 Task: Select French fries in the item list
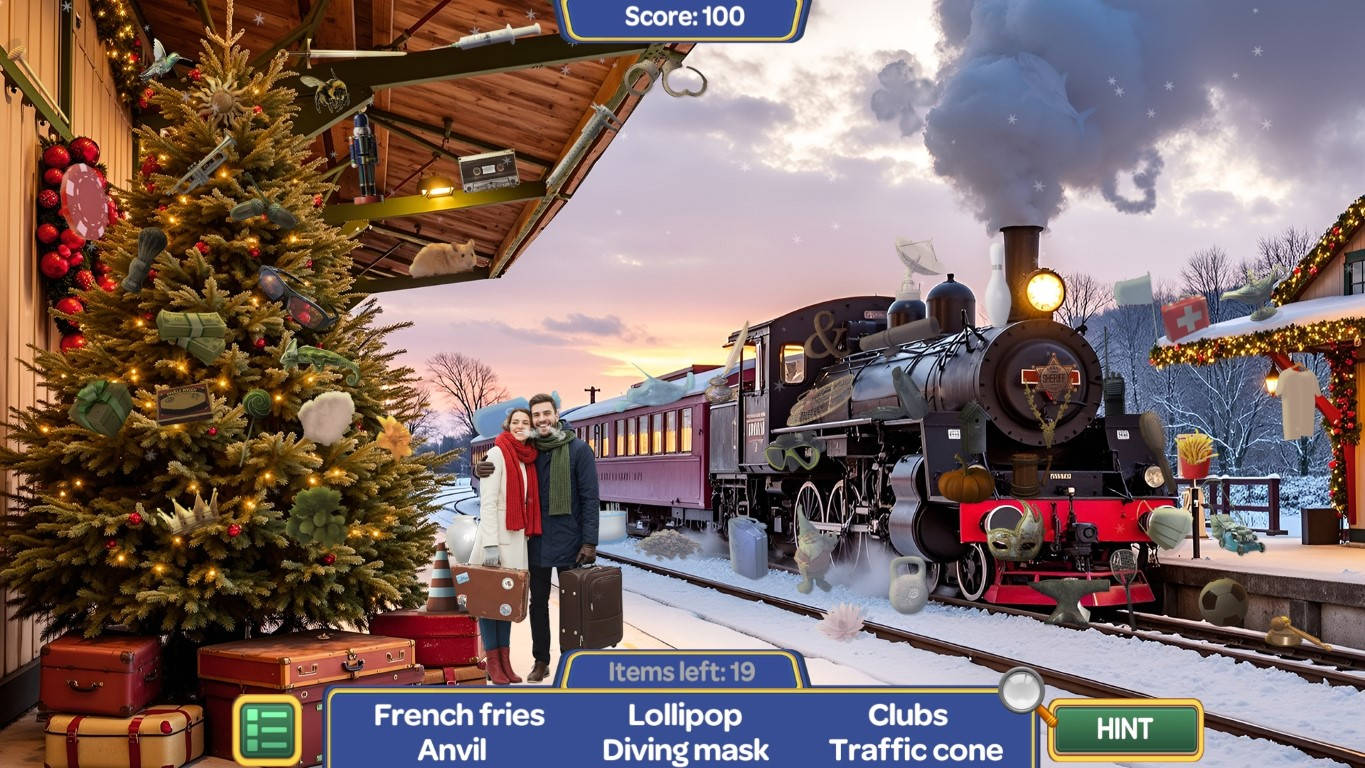458,715
